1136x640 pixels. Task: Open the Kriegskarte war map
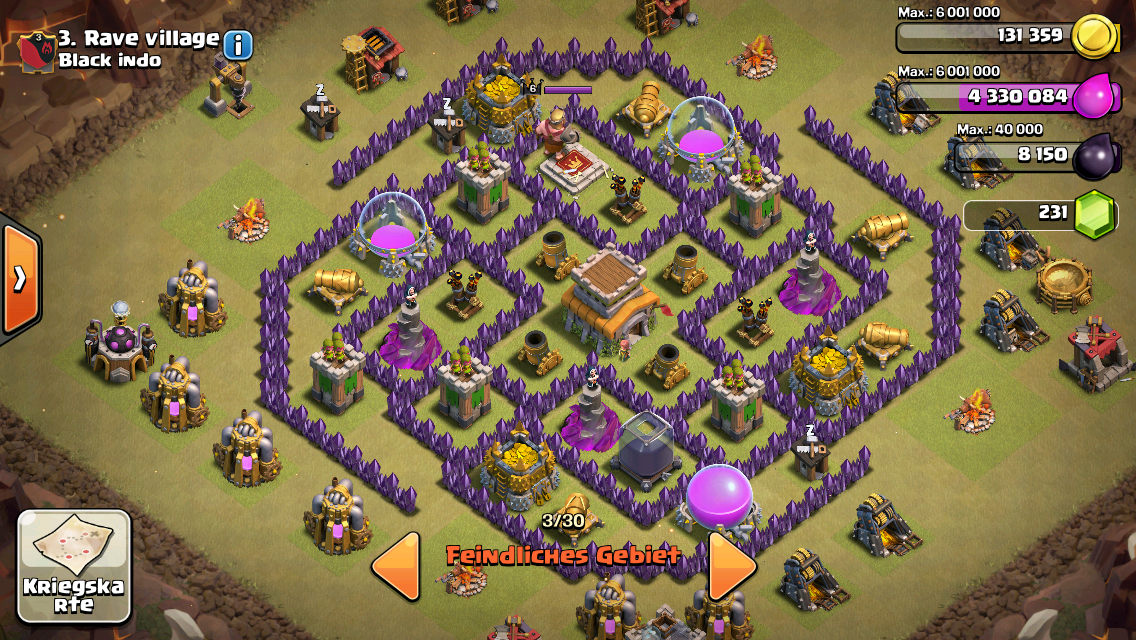click(x=74, y=566)
